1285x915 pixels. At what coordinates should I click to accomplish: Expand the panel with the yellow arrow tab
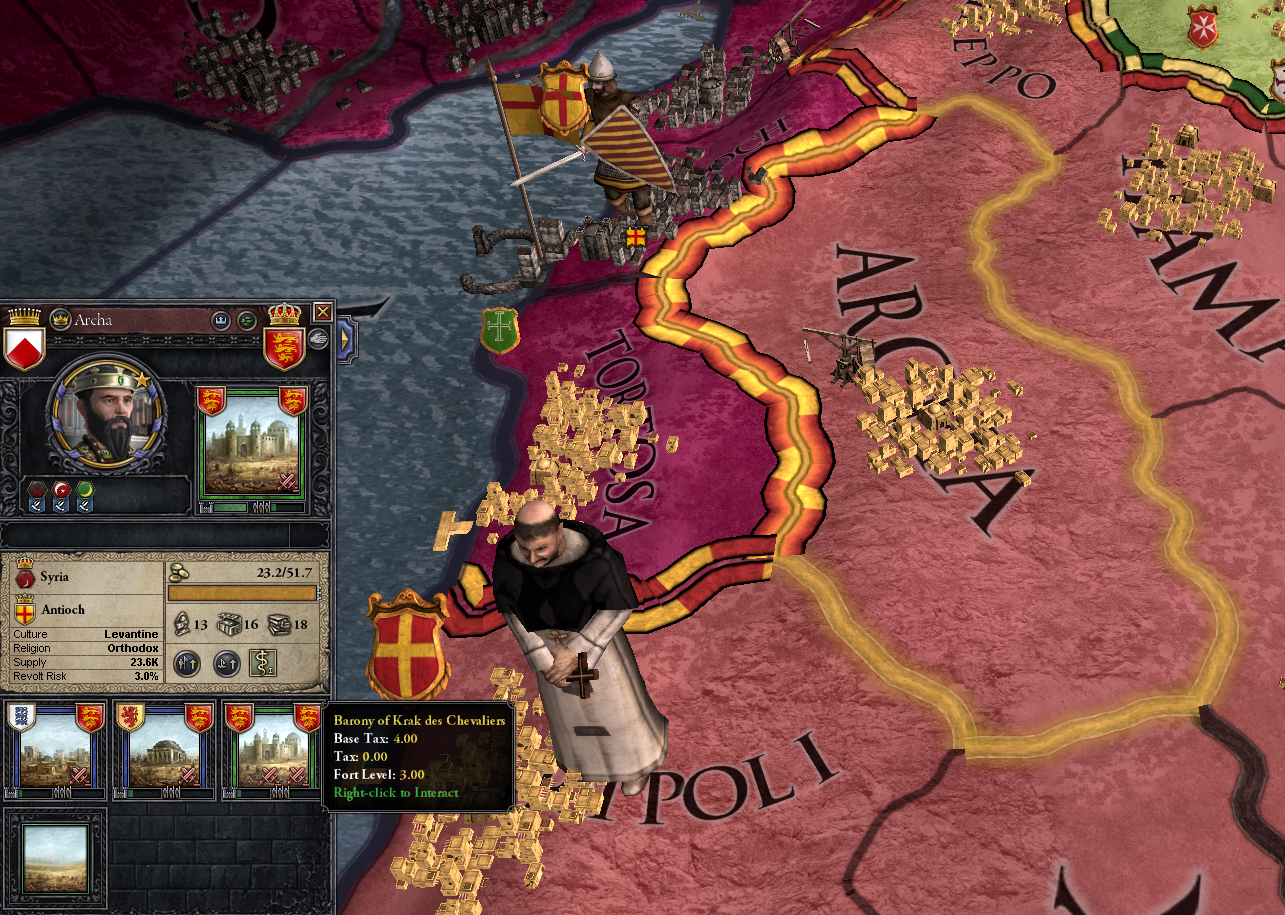pyautogui.click(x=344, y=340)
